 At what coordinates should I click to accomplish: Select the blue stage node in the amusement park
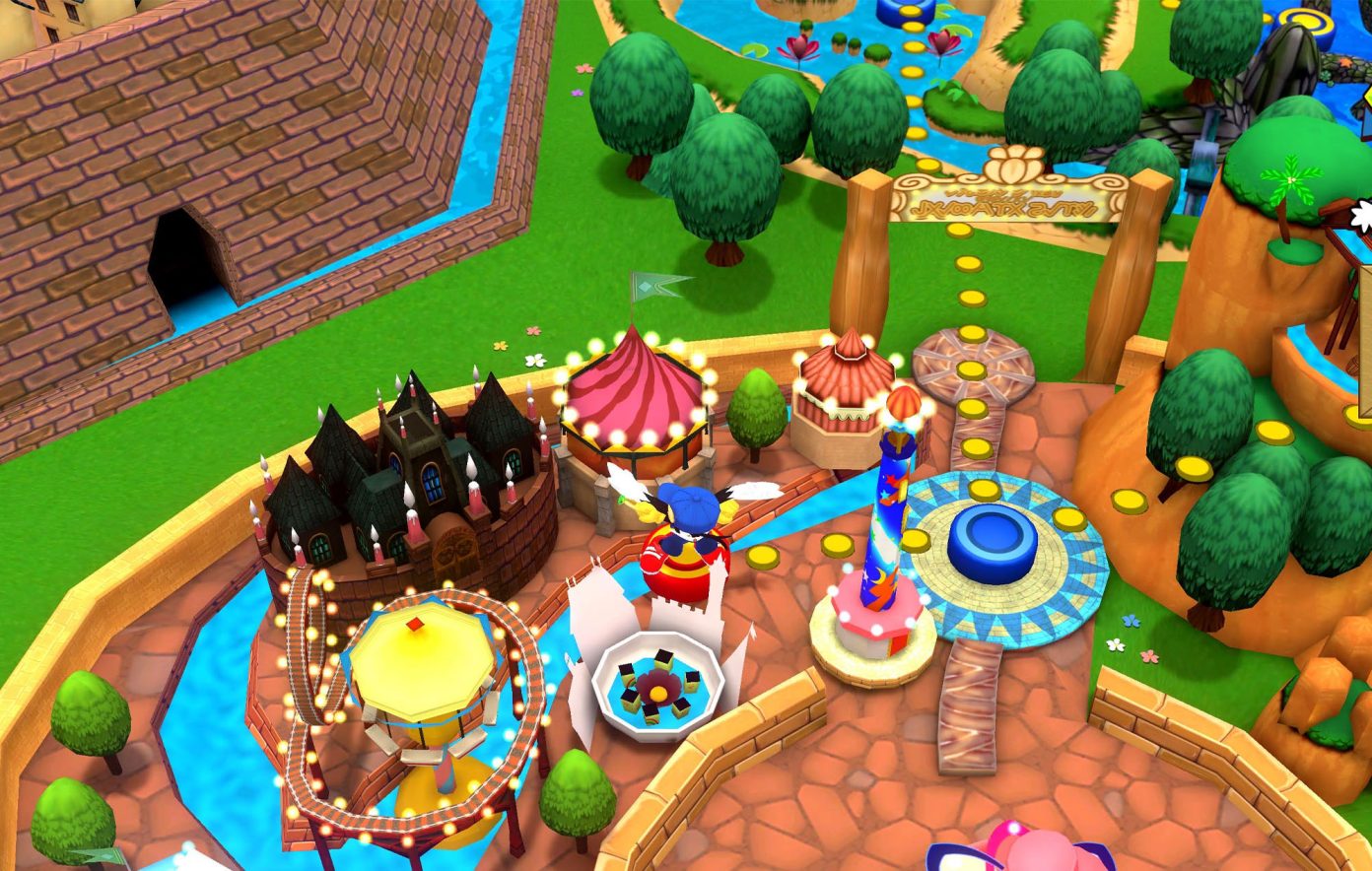click(992, 543)
